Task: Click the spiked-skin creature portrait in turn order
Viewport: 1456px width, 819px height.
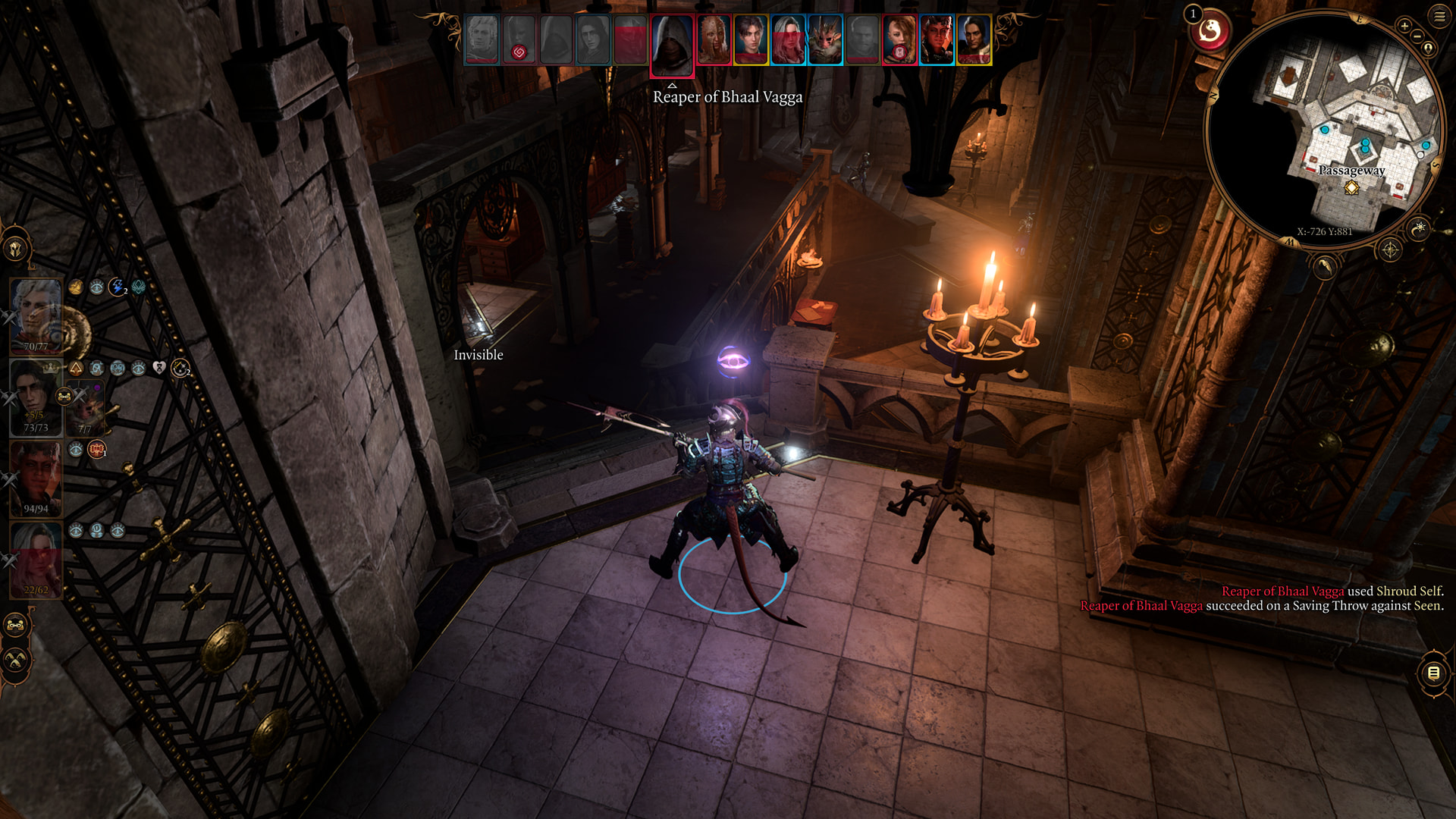Action: (x=713, y=39)
